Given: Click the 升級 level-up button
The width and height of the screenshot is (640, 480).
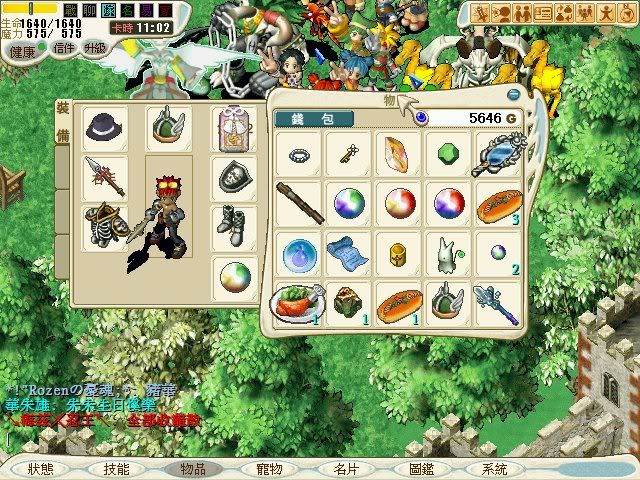Looking at the screenshot, I should (96, 48).
